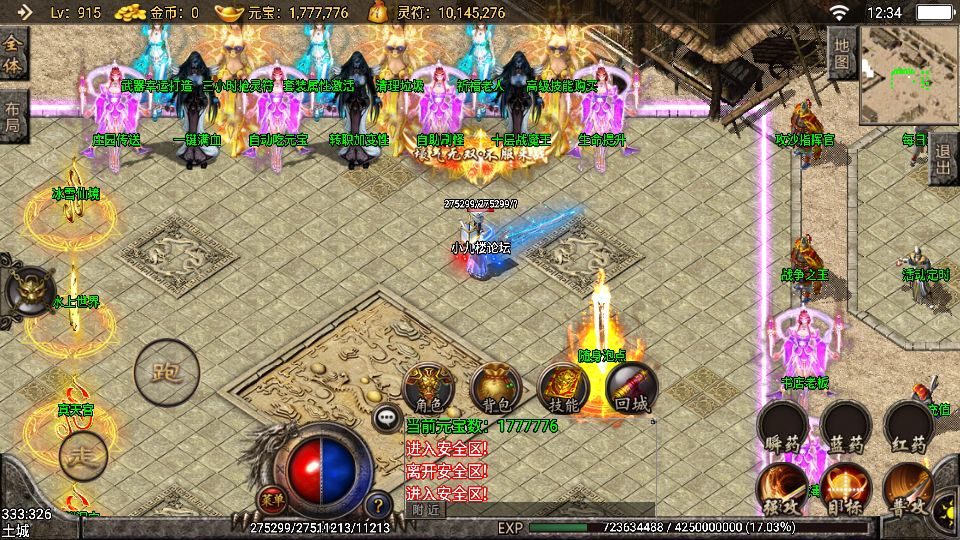960x540 pixels.
Task: Click the minimap in the corner
Action: 907,70
